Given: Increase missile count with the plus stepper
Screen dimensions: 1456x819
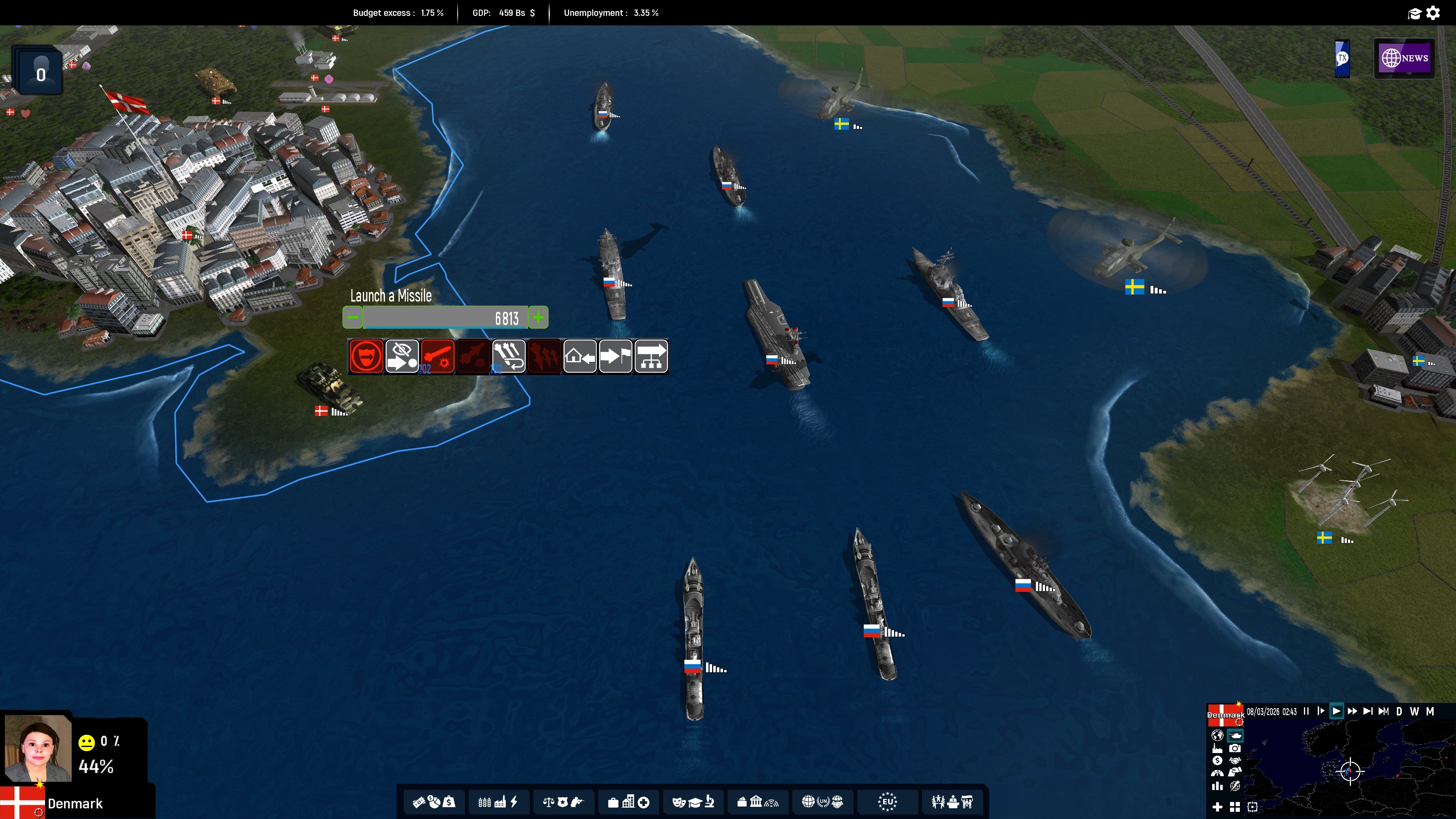Looking at the screenshot, I should pos(538,318).
